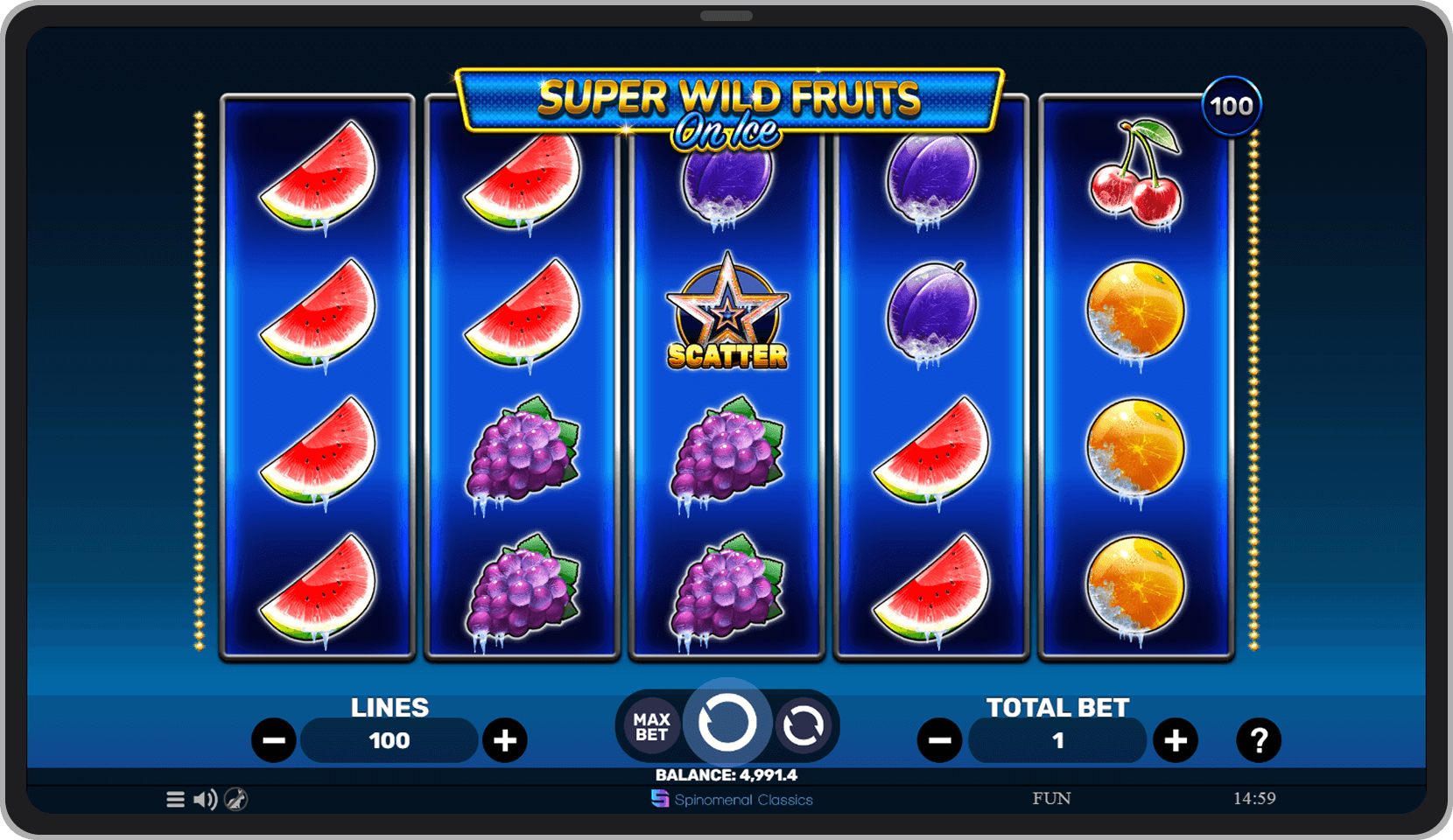Click the Scatter star symbol on reel three
The image size is (1453, 840).
tap(726, 315)
